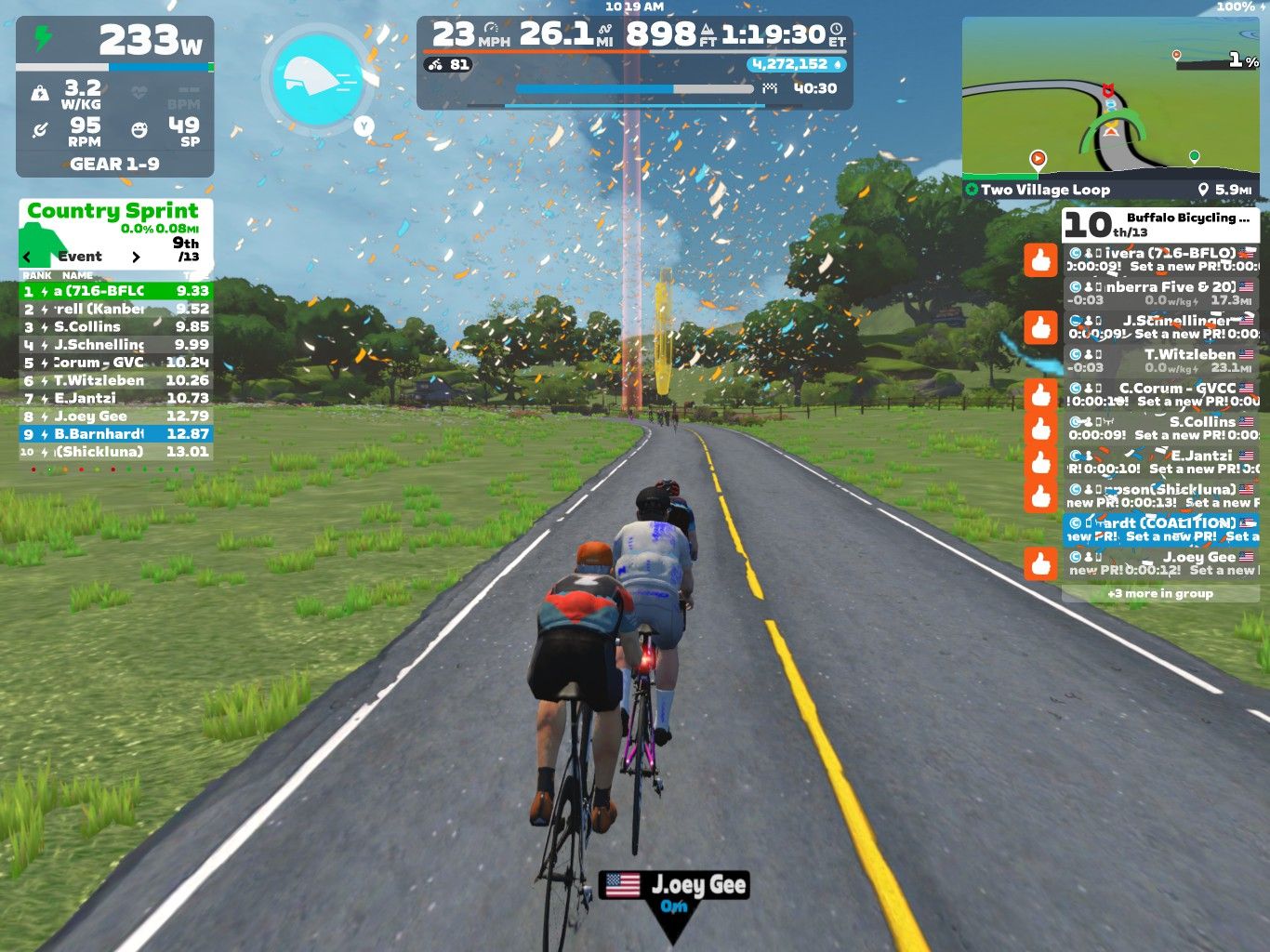Send thumbs-up next to S.Collins rider row
Viewport: 1270px width, 952px height.
point(1041,428)
